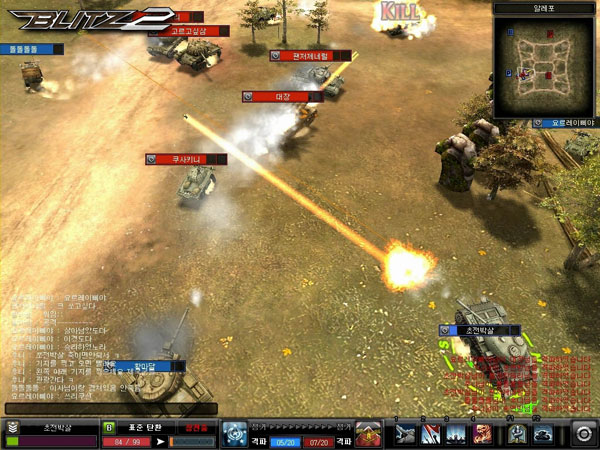The image size is (600, 450).
Task: Select the turret item slot
Action: pyautogui.click(x=518, y=433)
